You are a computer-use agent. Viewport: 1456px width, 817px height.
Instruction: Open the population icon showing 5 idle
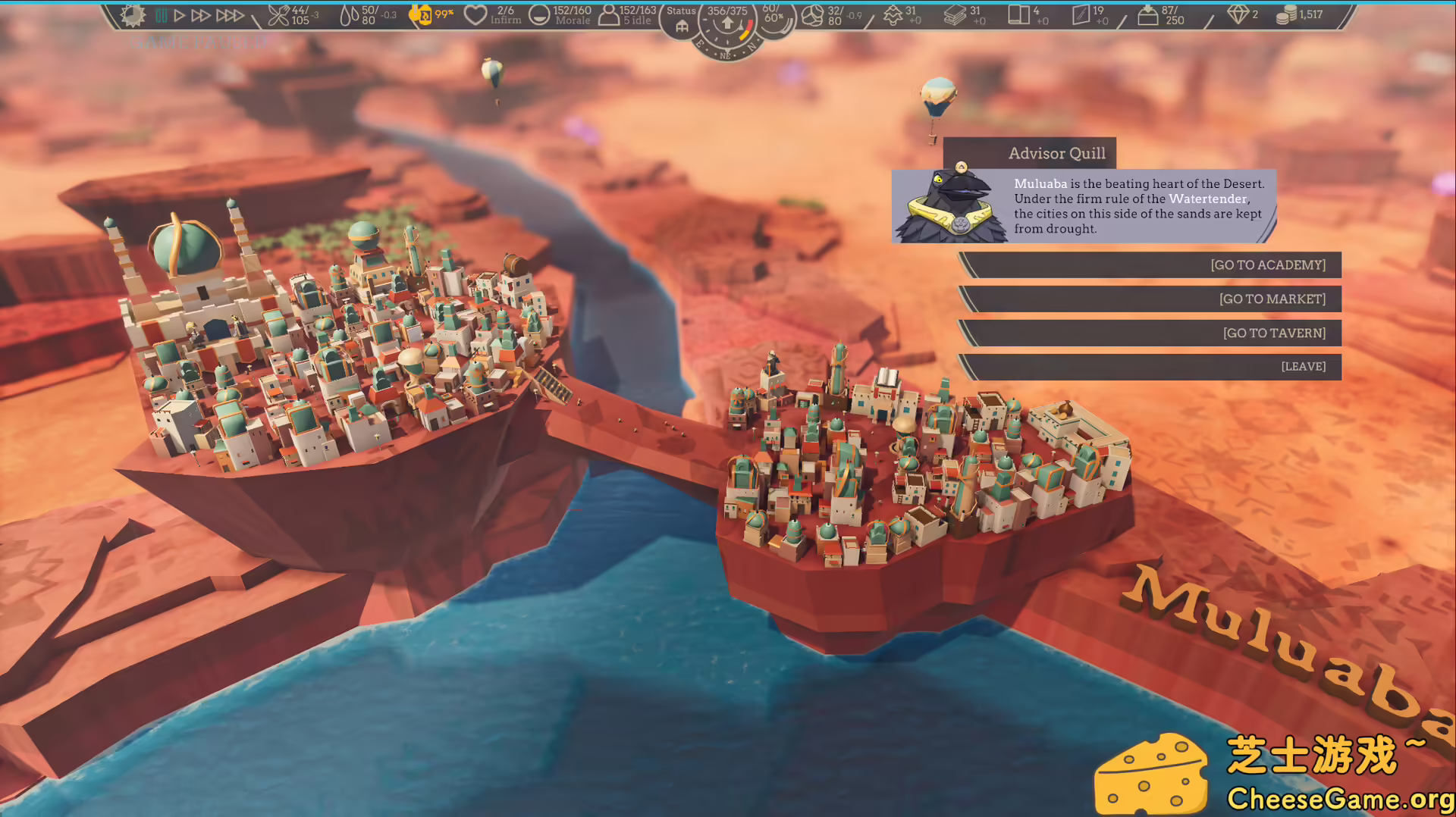(607, 15)
